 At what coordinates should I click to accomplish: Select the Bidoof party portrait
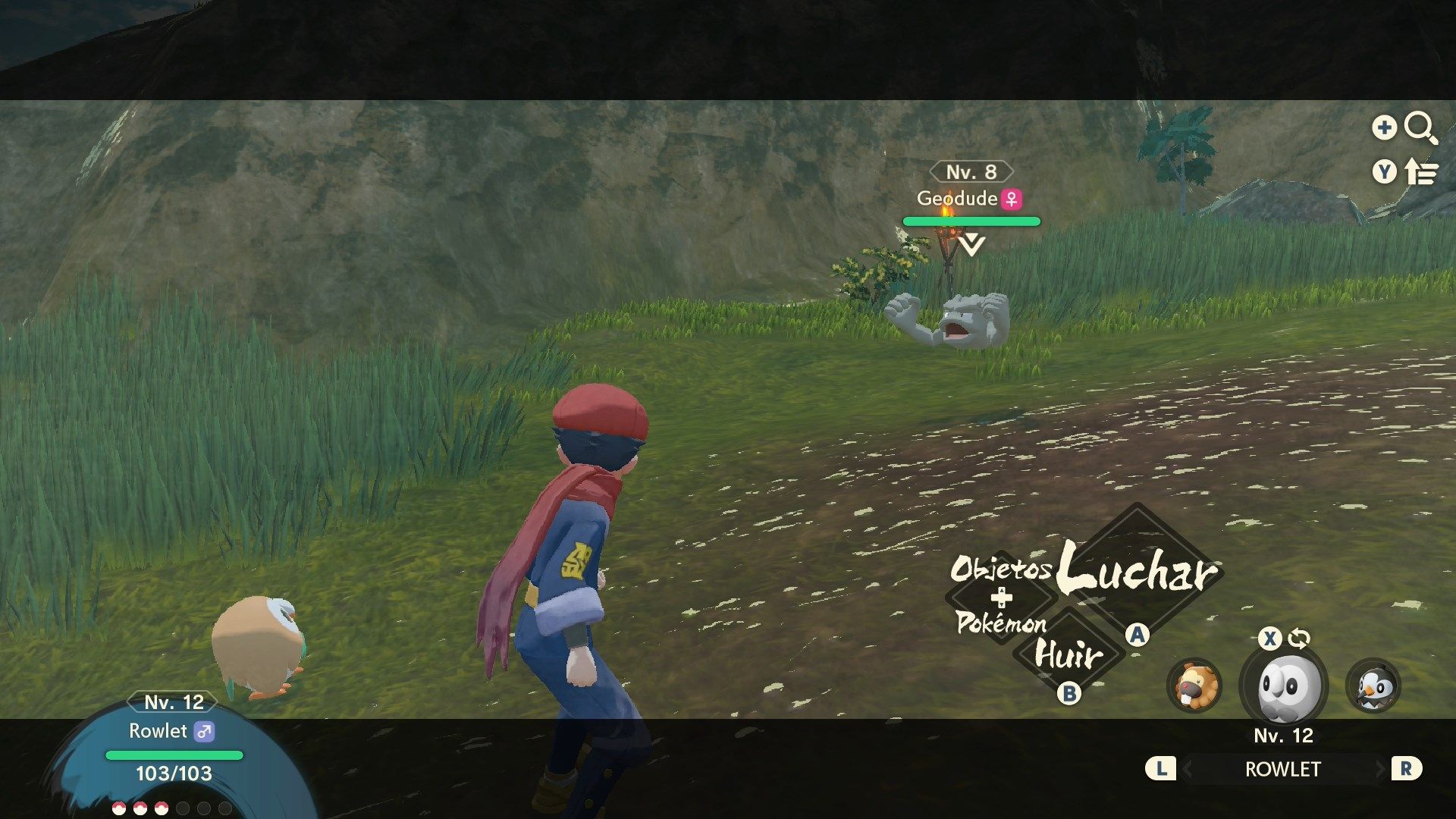[x=1194, y=686]
